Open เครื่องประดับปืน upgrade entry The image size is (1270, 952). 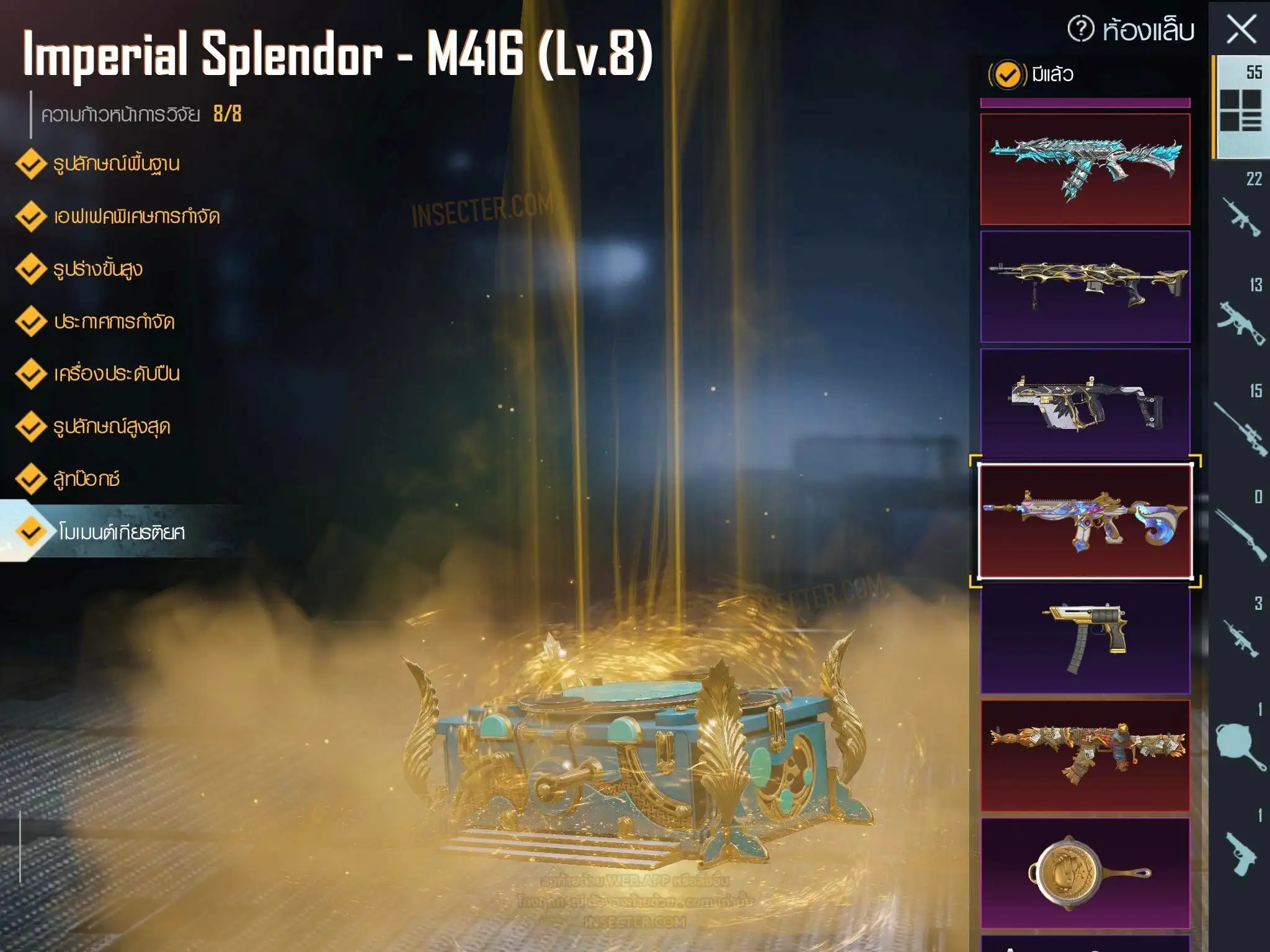(116, 374)
